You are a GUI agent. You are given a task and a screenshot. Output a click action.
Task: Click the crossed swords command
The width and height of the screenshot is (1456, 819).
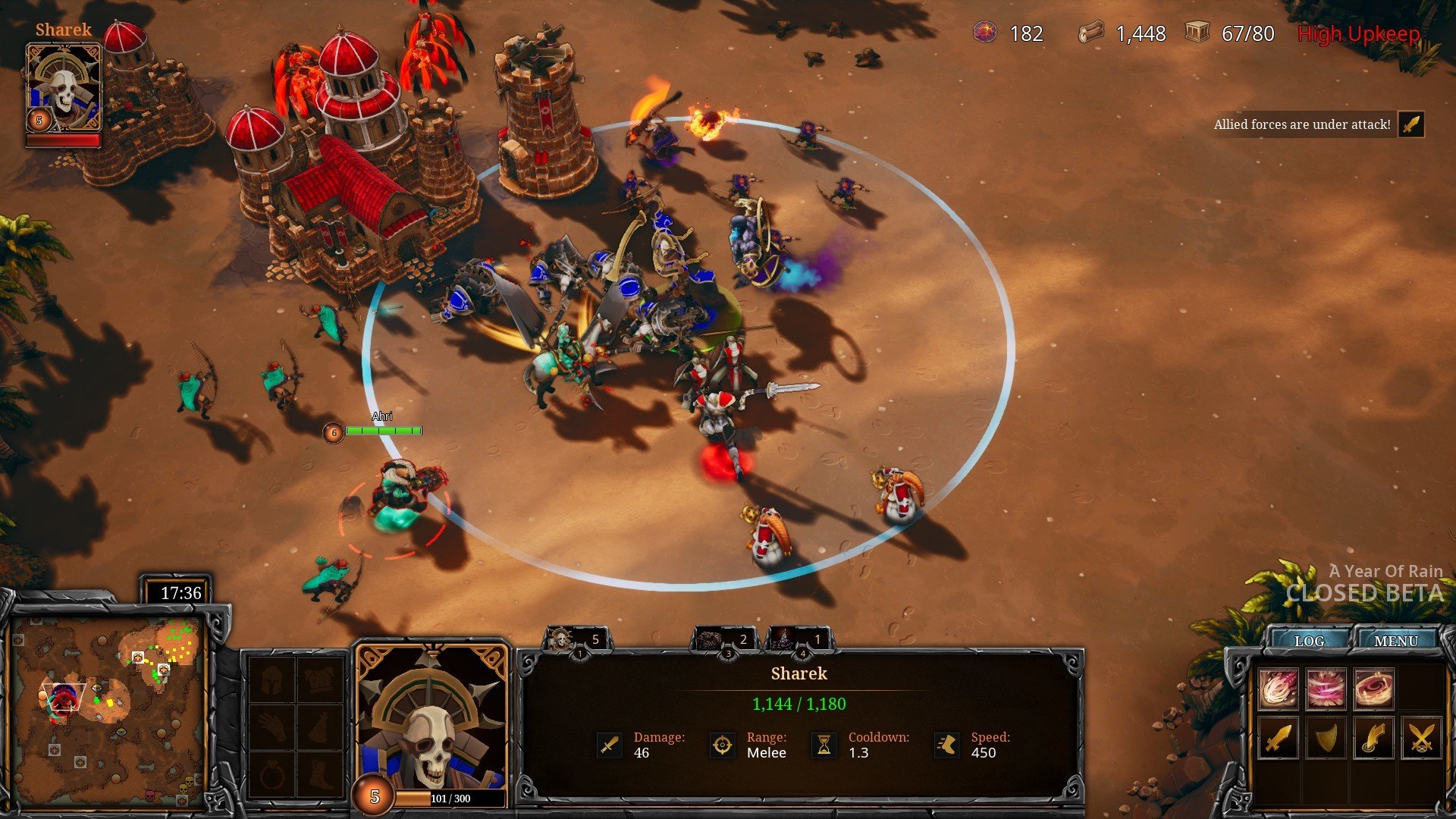tap(1421, 737)
